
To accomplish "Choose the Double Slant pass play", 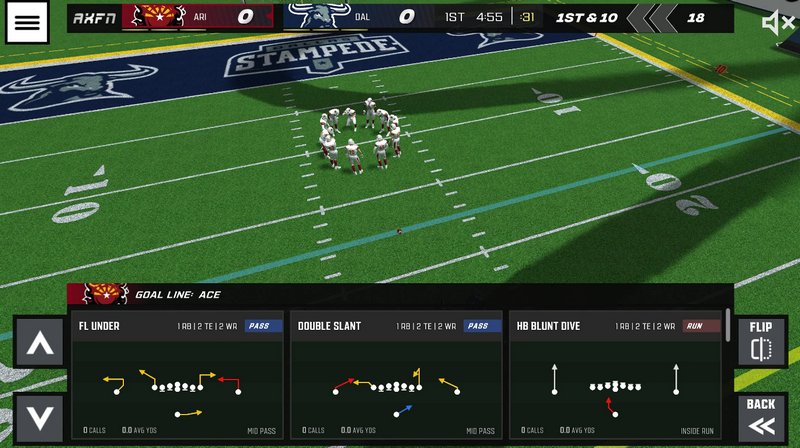I will [394, 376].
